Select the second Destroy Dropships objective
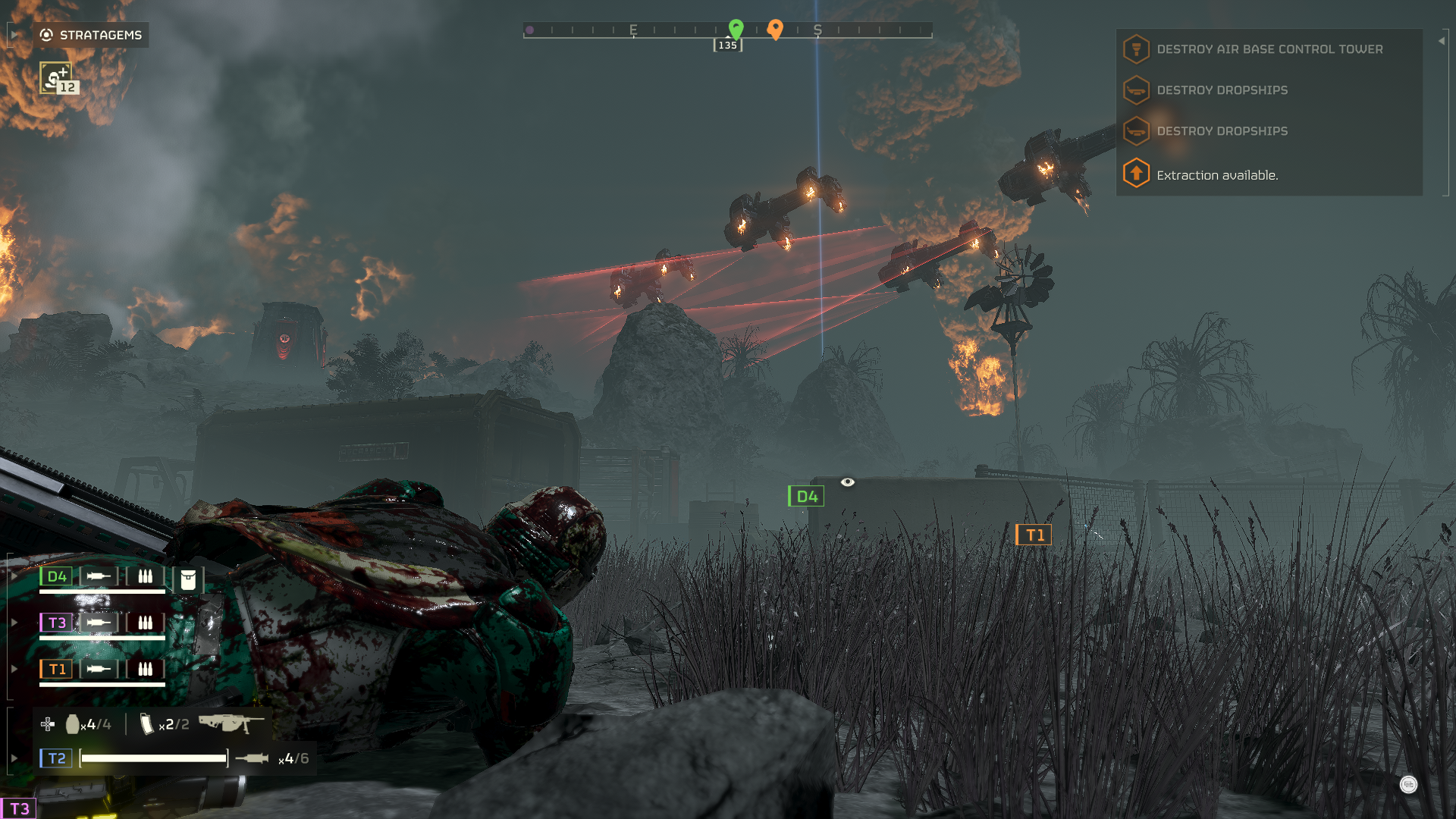This screenshot has height=819, width=1456. [x=1222, y=131]
